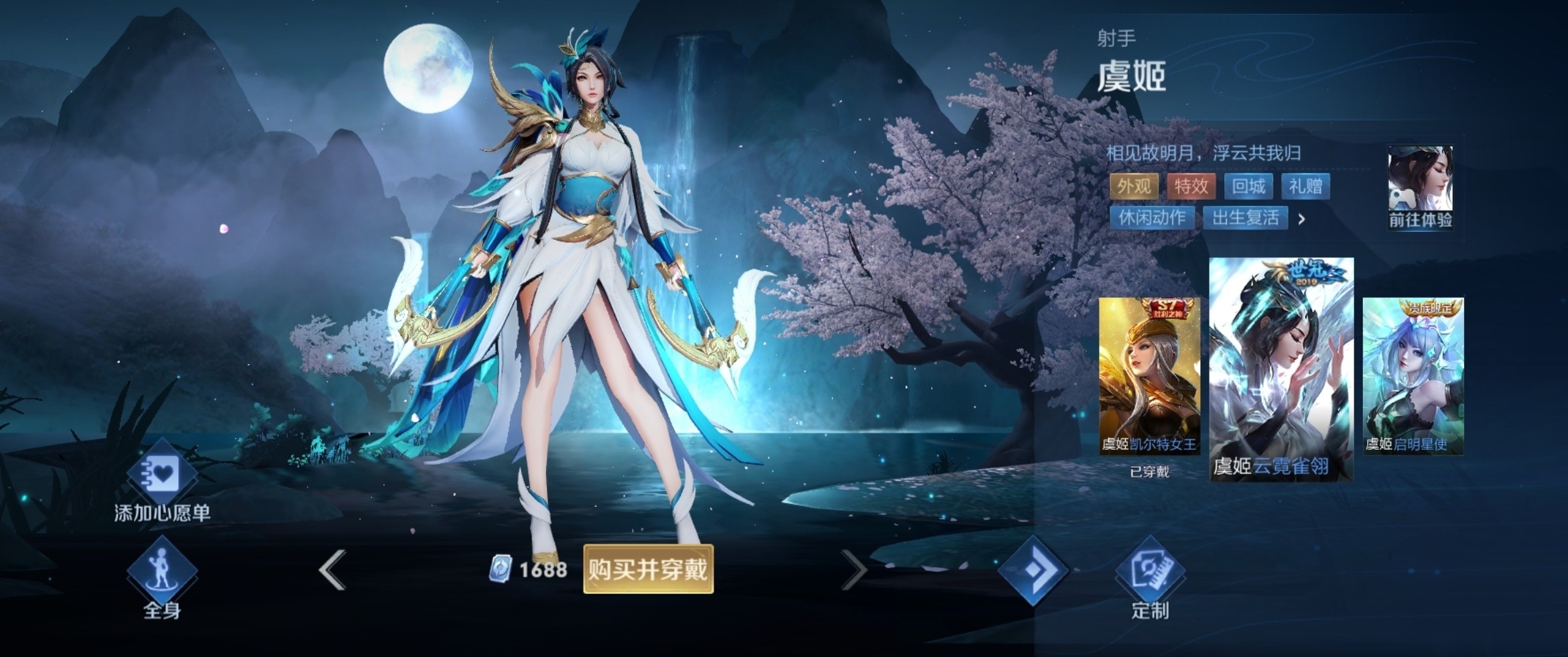
Task: Select the 礼赠 gifting tag
Action: (1305, 186)
